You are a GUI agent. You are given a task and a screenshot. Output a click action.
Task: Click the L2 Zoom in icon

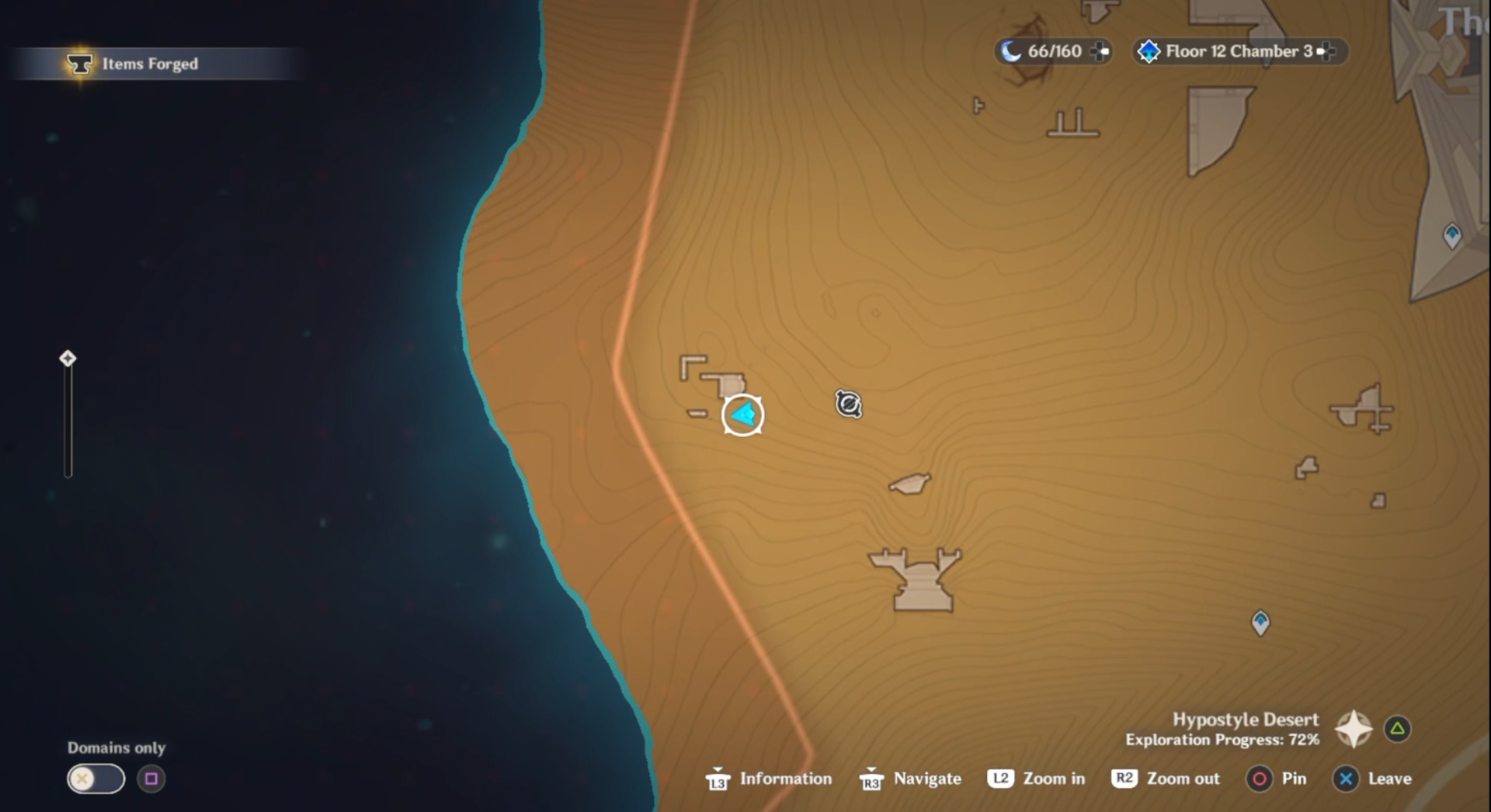(x=1000, y=779)
